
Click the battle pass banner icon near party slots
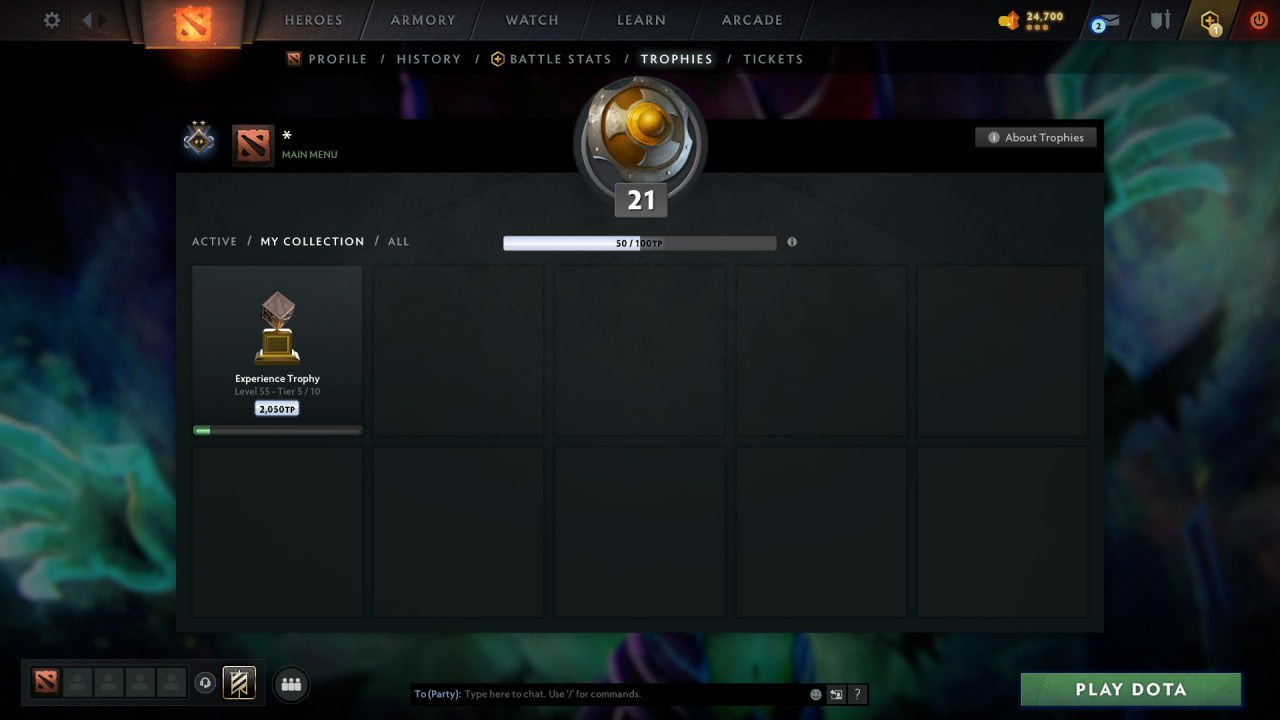(x=237, y=683)
